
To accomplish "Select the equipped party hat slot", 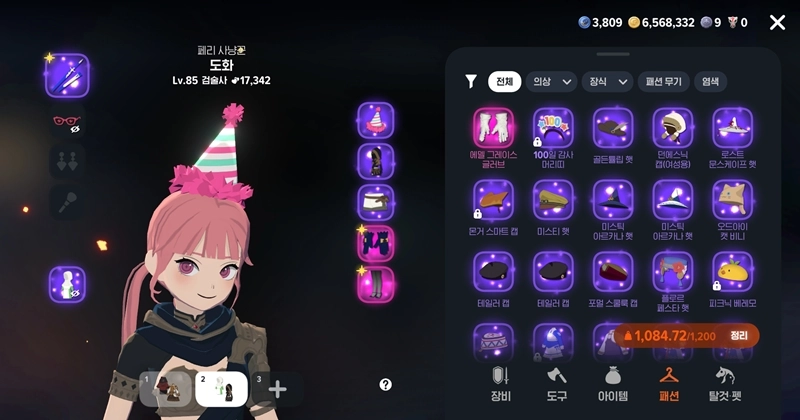I will pyautogui.click(x=376, y=120).
